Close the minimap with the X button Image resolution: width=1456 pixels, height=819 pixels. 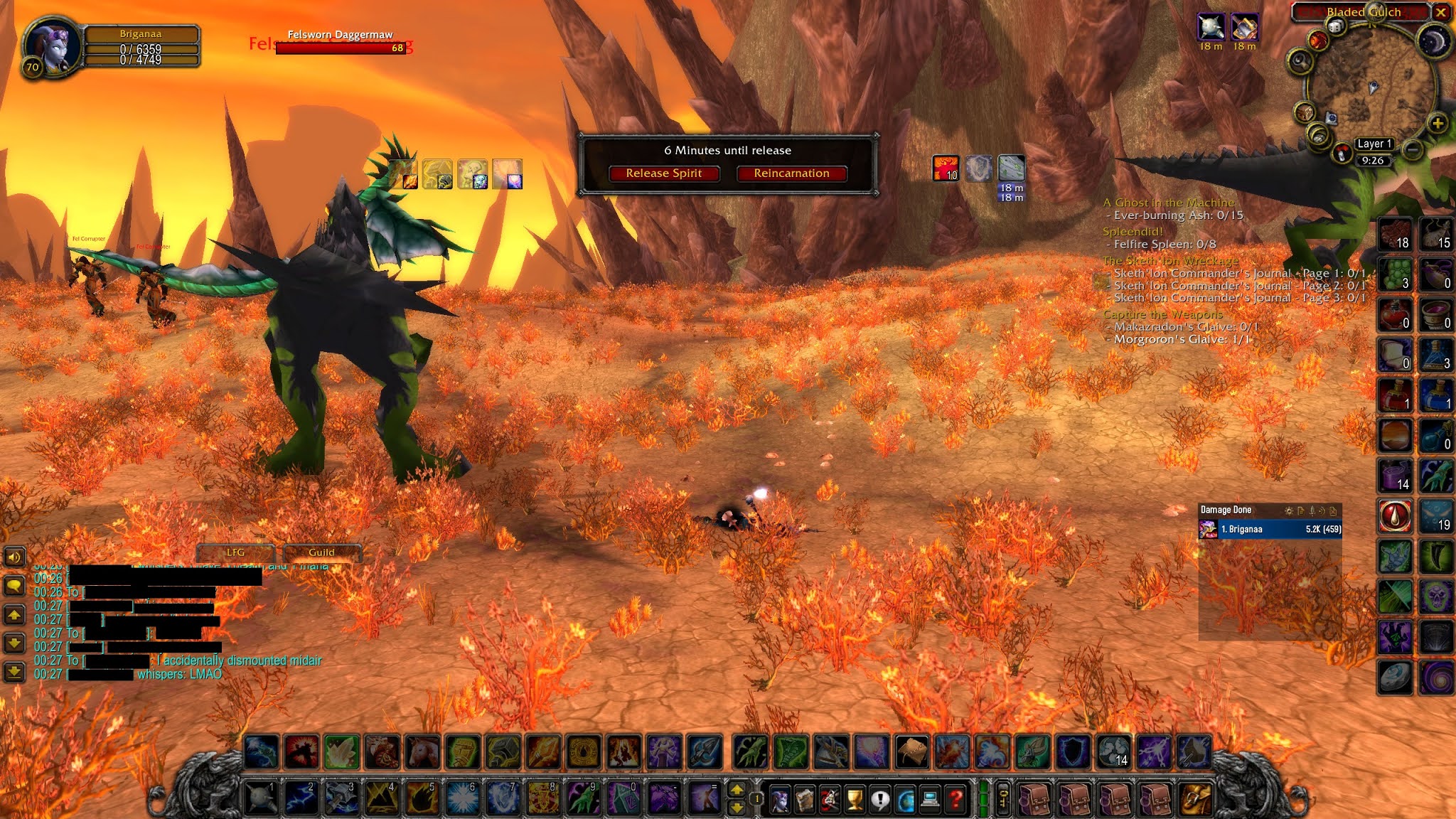click(1440, 12)
